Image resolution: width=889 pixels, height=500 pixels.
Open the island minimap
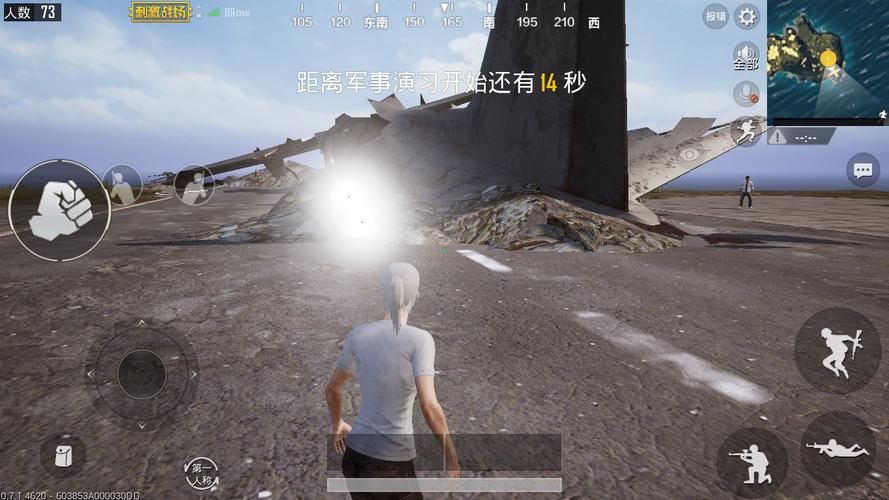click(x=827, y=59)
